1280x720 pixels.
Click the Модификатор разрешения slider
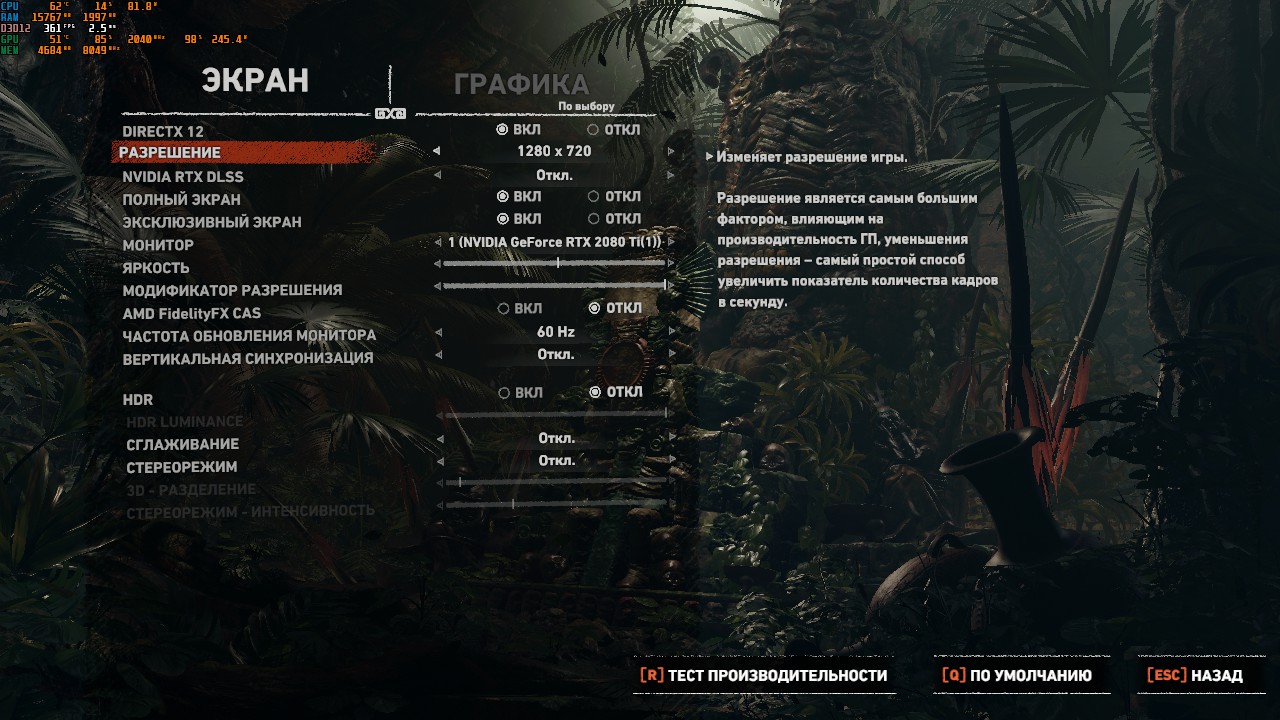[556, 286]
